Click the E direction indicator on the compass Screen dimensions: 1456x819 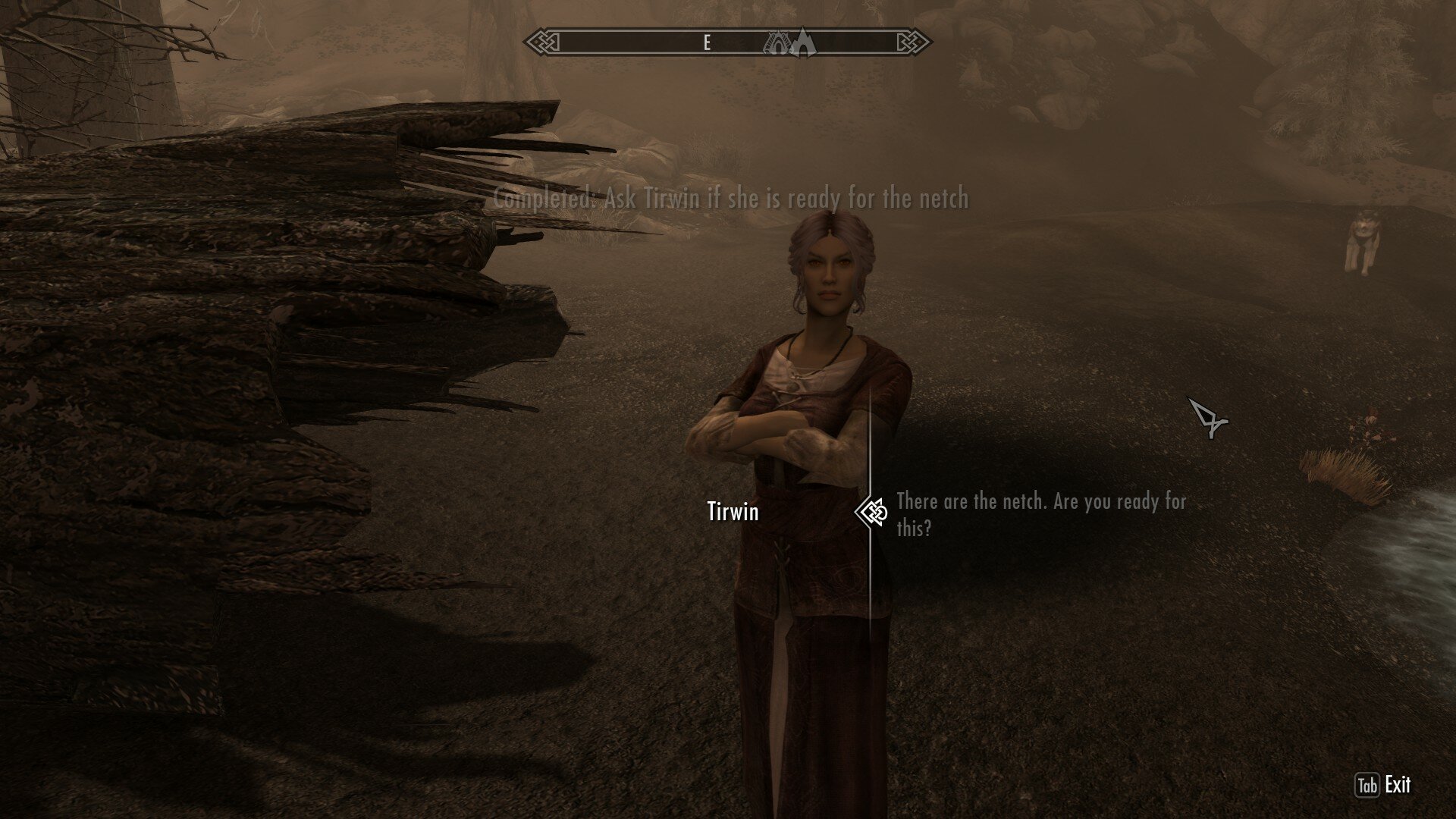tap(706, 43)
